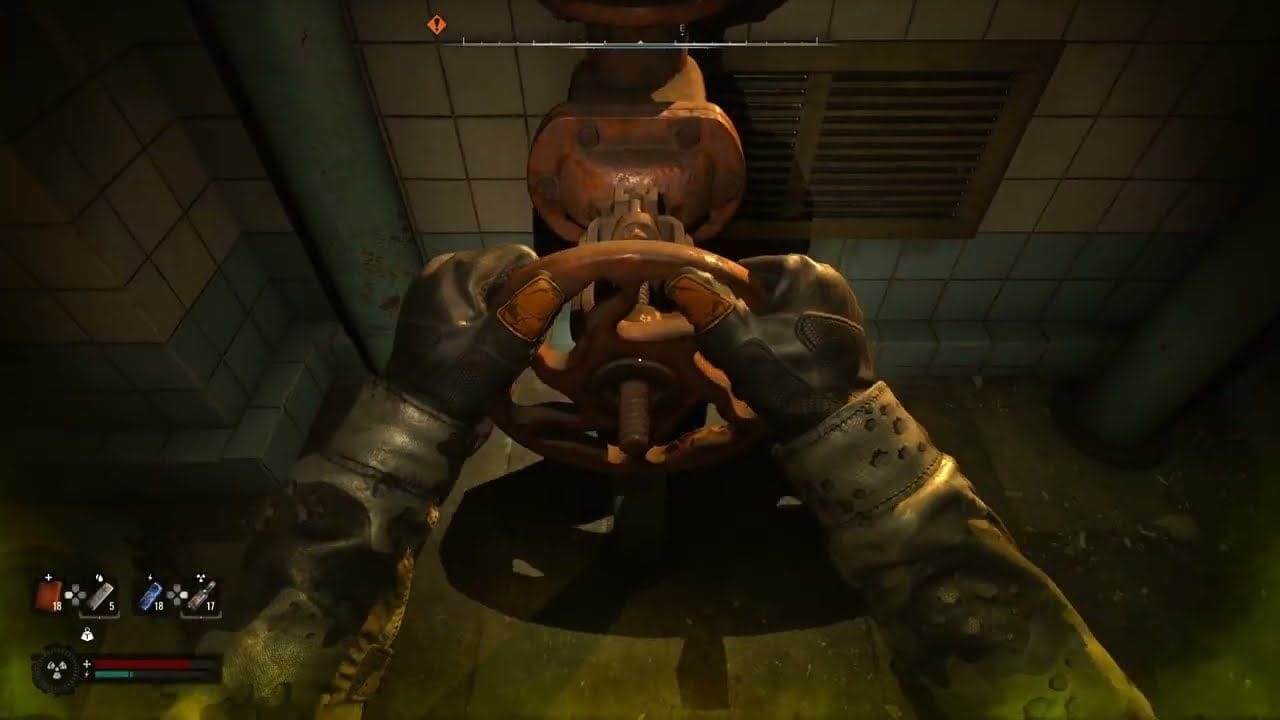Viewport: 1280px width, 720px height.
Task: Click the E marker on the compass bar
Action: tap(681, 29)
